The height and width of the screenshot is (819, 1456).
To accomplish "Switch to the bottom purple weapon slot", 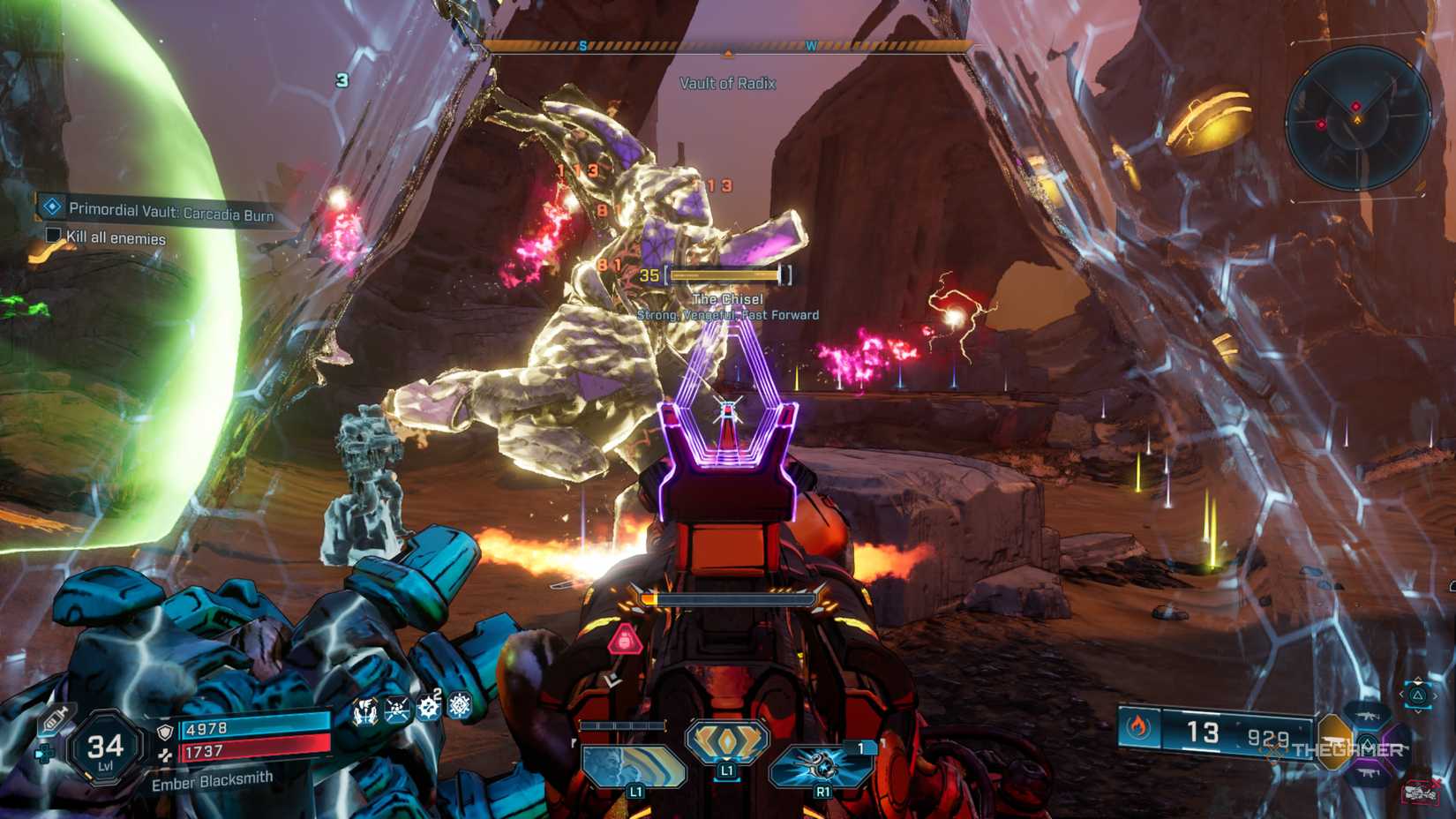I will [1368, 773].
